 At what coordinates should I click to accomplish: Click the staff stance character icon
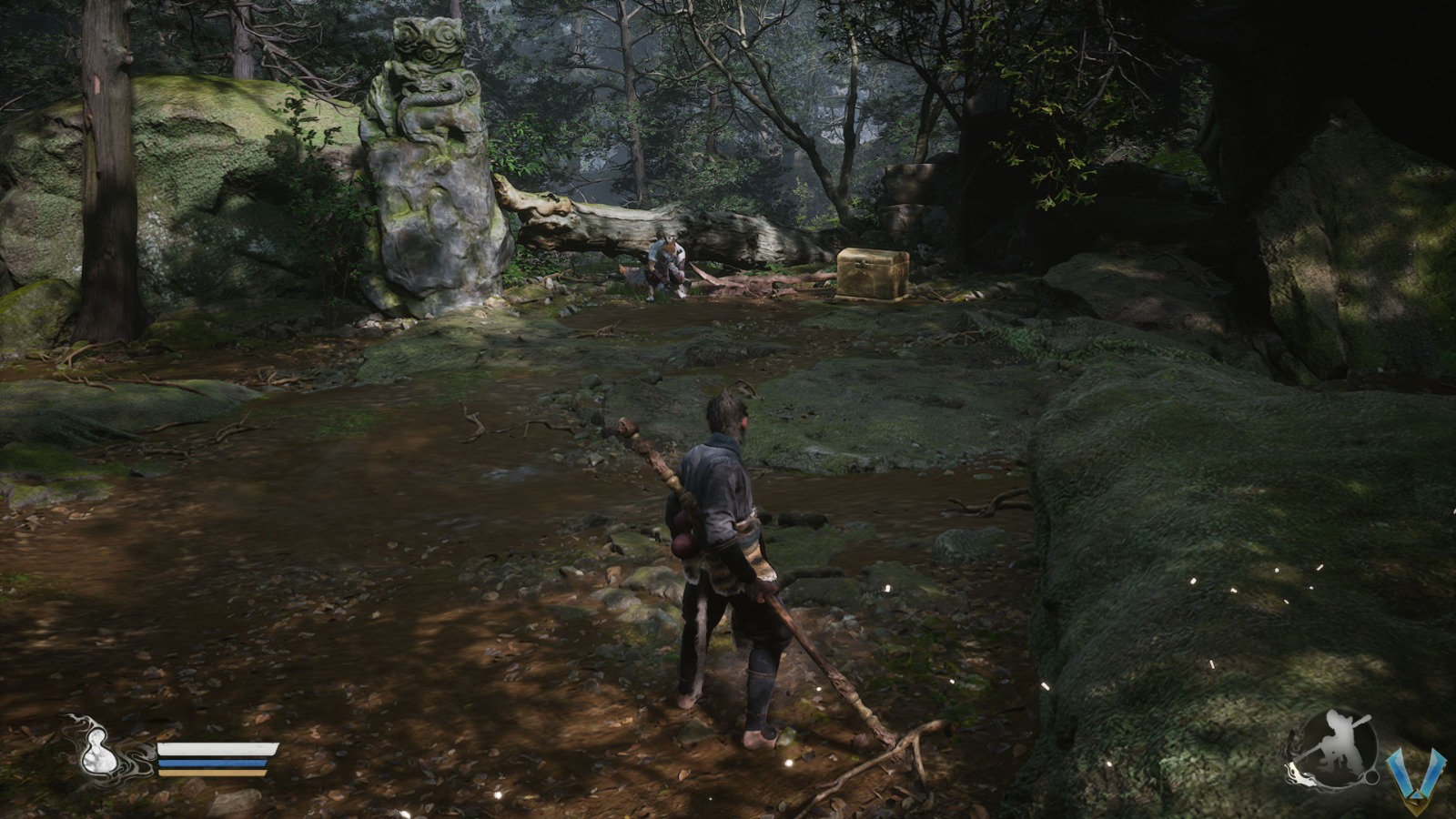tap(1334, 748)
